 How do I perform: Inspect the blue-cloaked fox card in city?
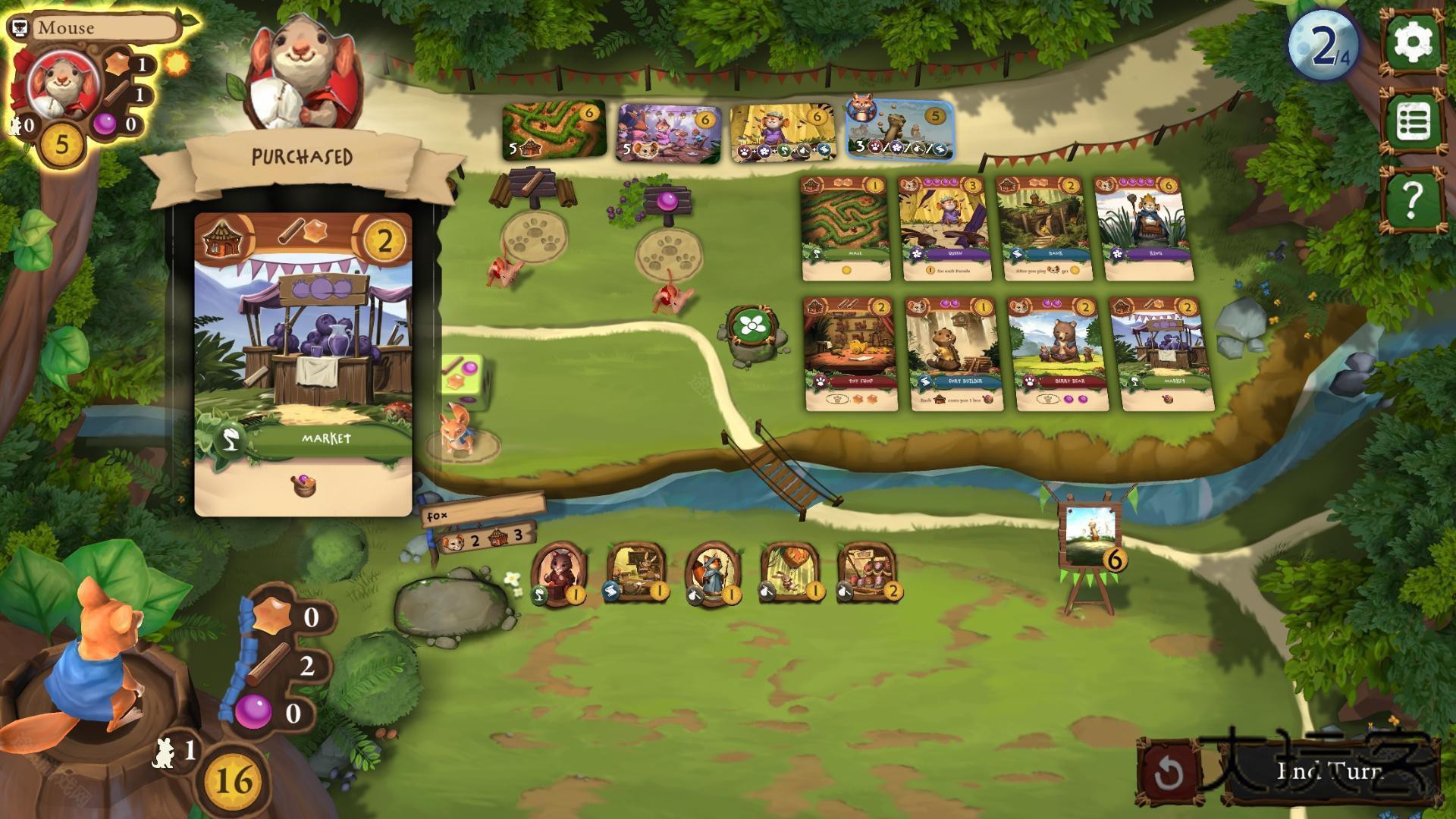tap(713, 574)
